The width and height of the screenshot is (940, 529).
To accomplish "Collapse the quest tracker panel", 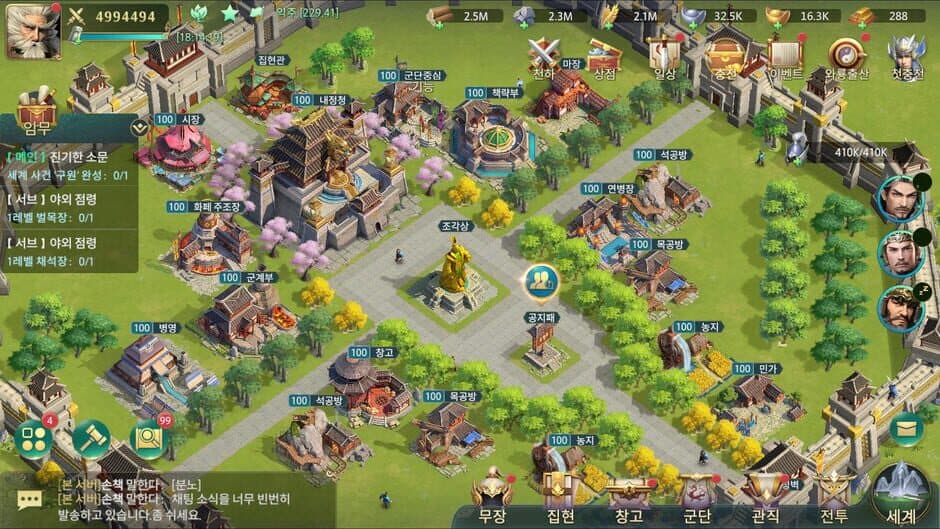I will click(139, 127).
